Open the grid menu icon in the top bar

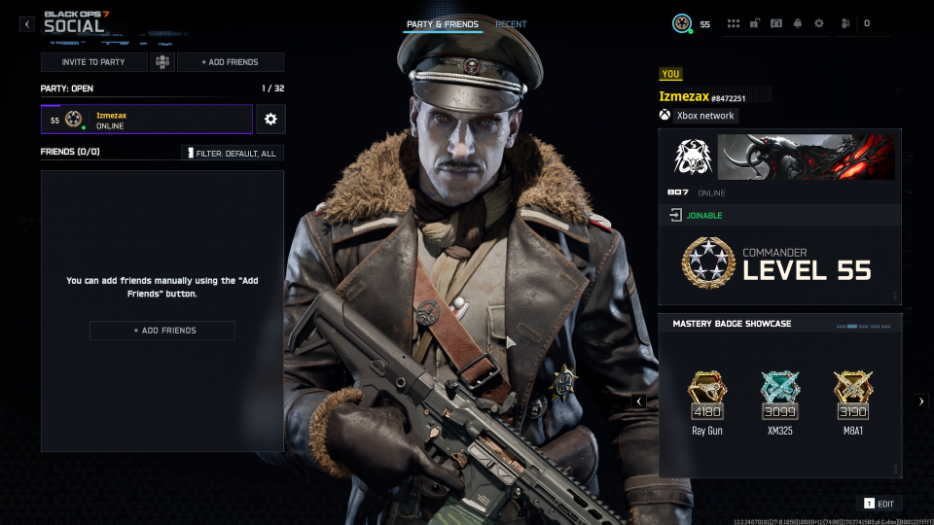click(733, 24)
